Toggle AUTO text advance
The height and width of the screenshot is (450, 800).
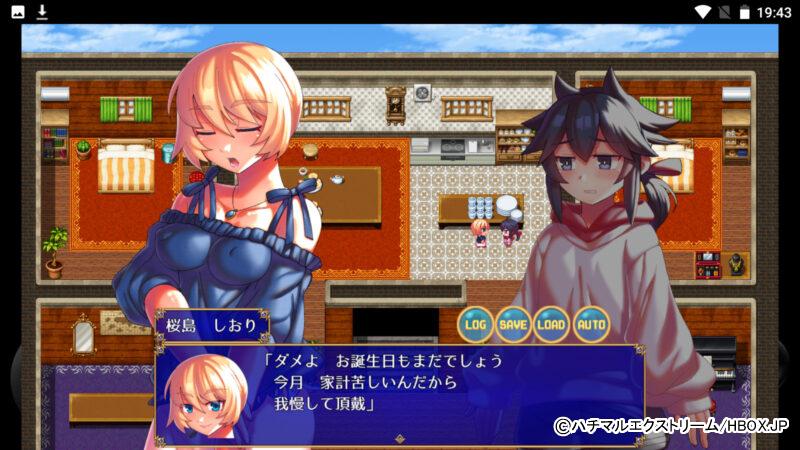click(x=591, y=324)
